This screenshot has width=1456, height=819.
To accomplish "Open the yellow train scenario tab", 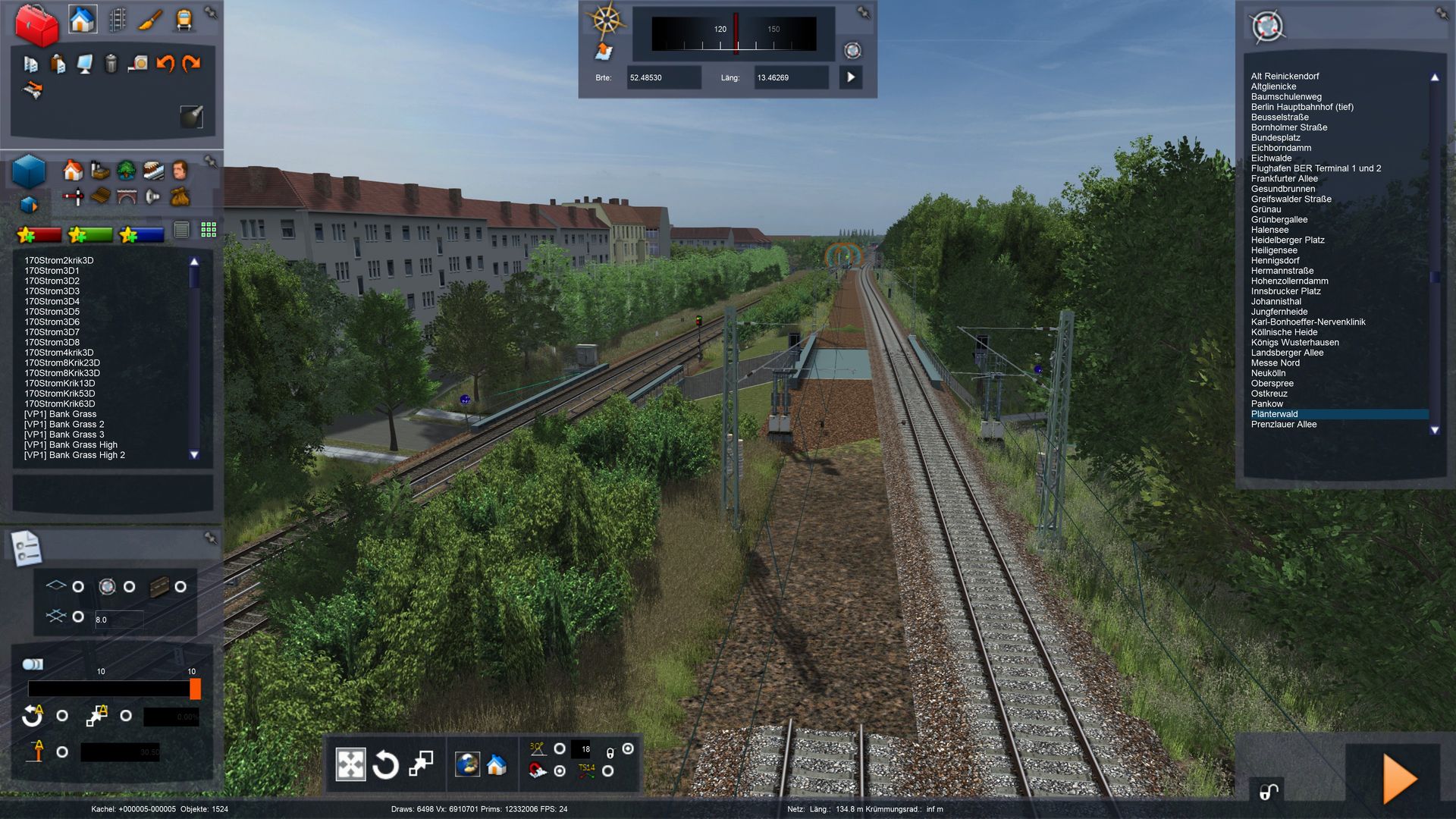I will coord(184,20).
